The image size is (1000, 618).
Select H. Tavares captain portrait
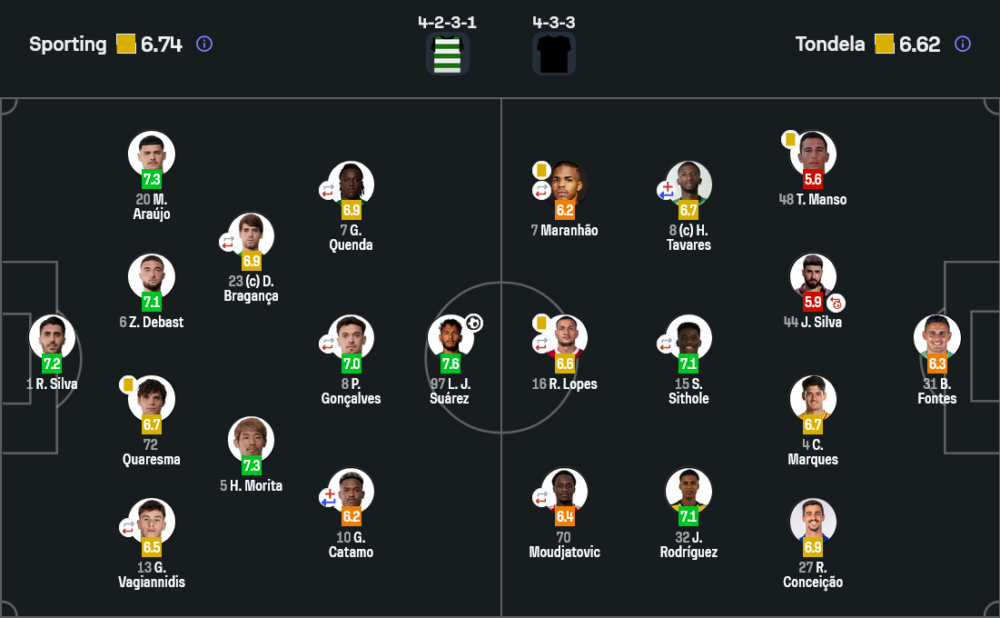pos(689,185)
